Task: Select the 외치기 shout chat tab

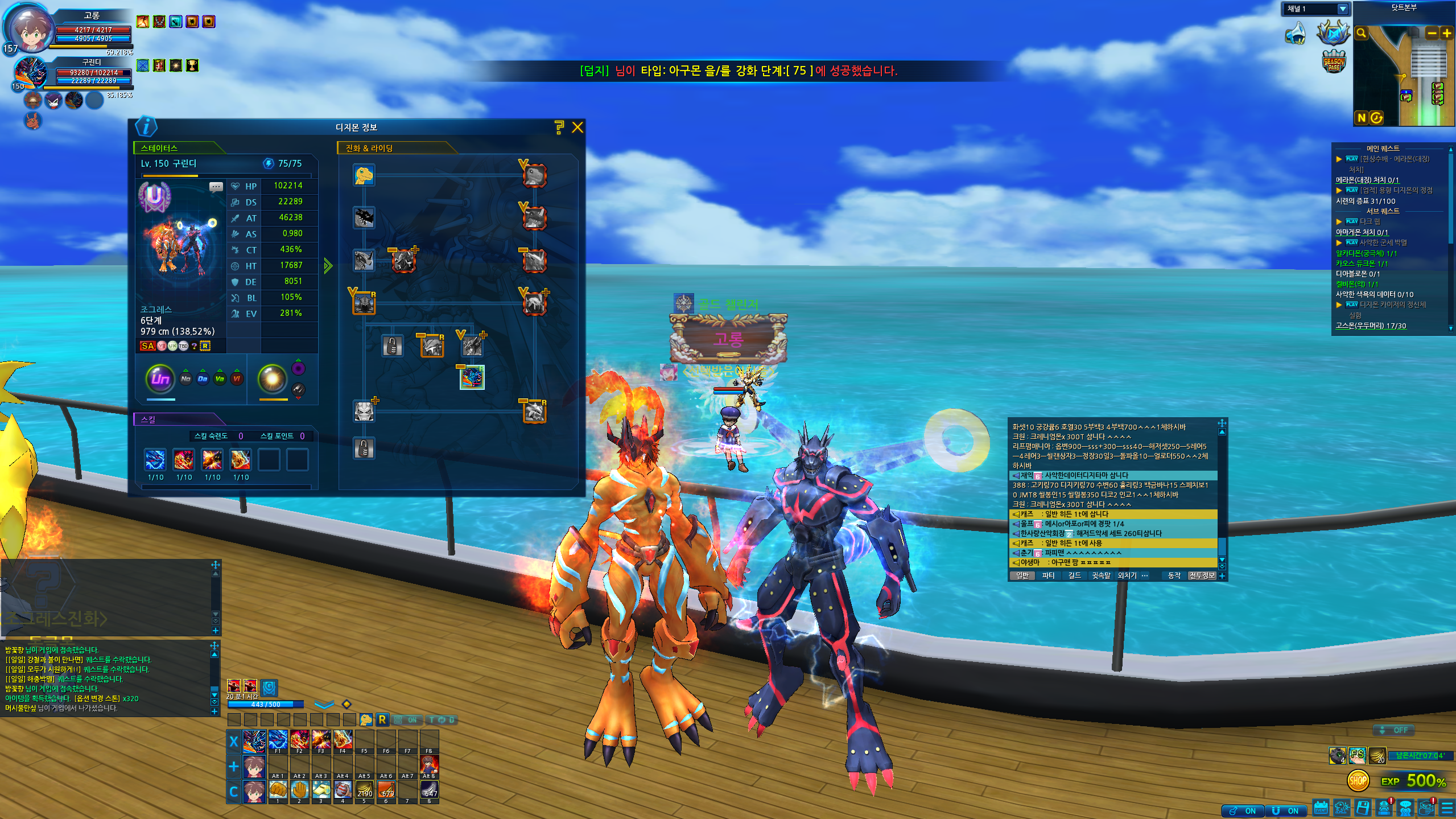Action: (1127, 575)
